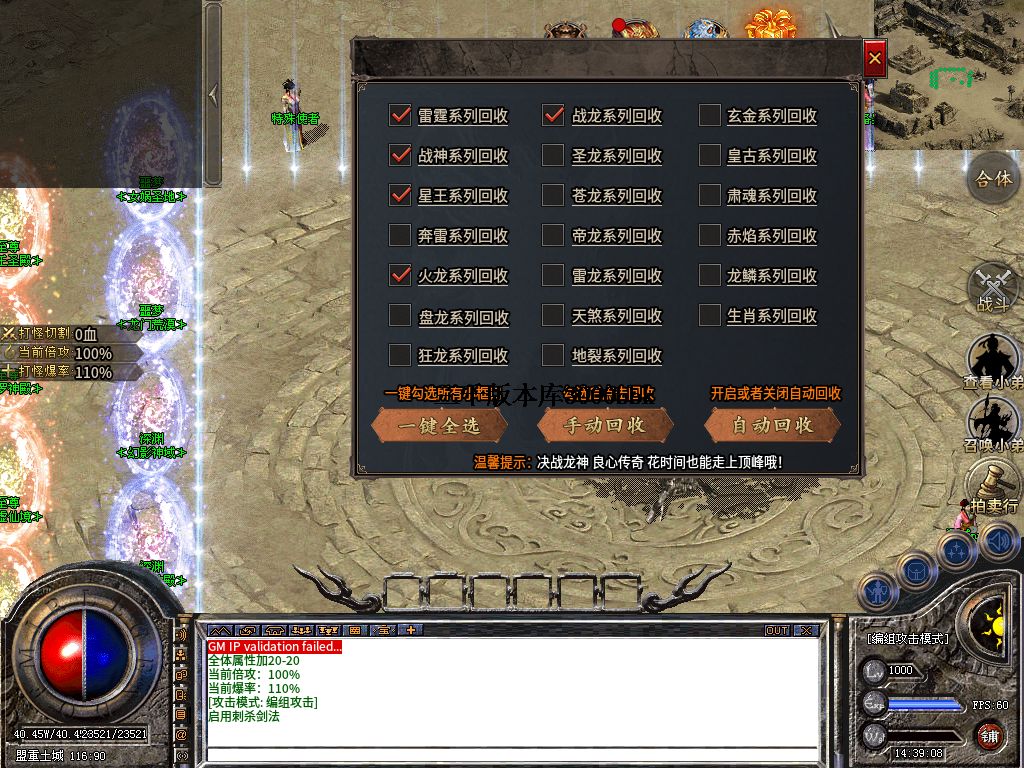Collapse the left side panel arrow
Screen dimensions: 1024x768
213,94
